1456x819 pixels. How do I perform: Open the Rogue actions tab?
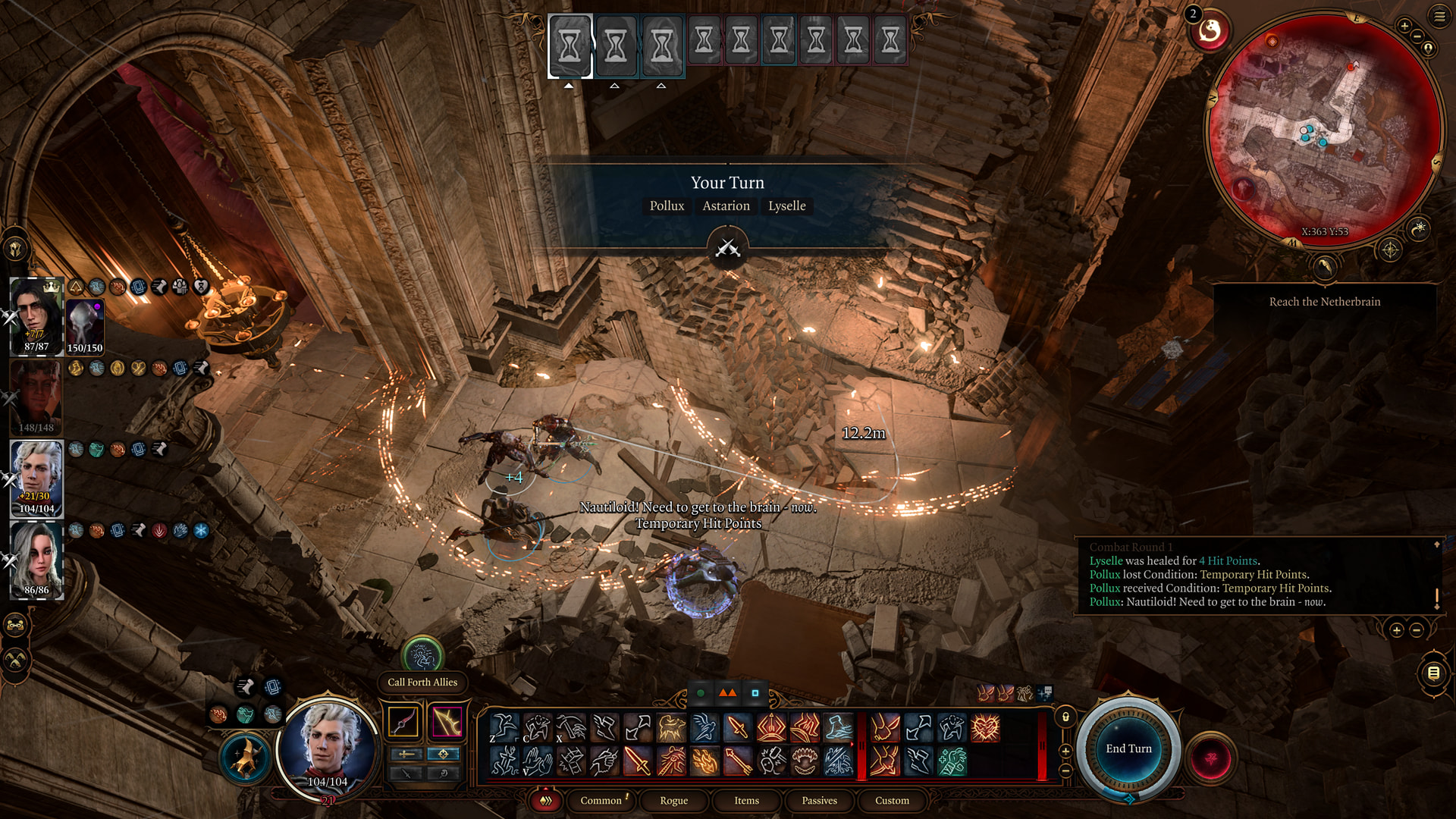(673, 800)
